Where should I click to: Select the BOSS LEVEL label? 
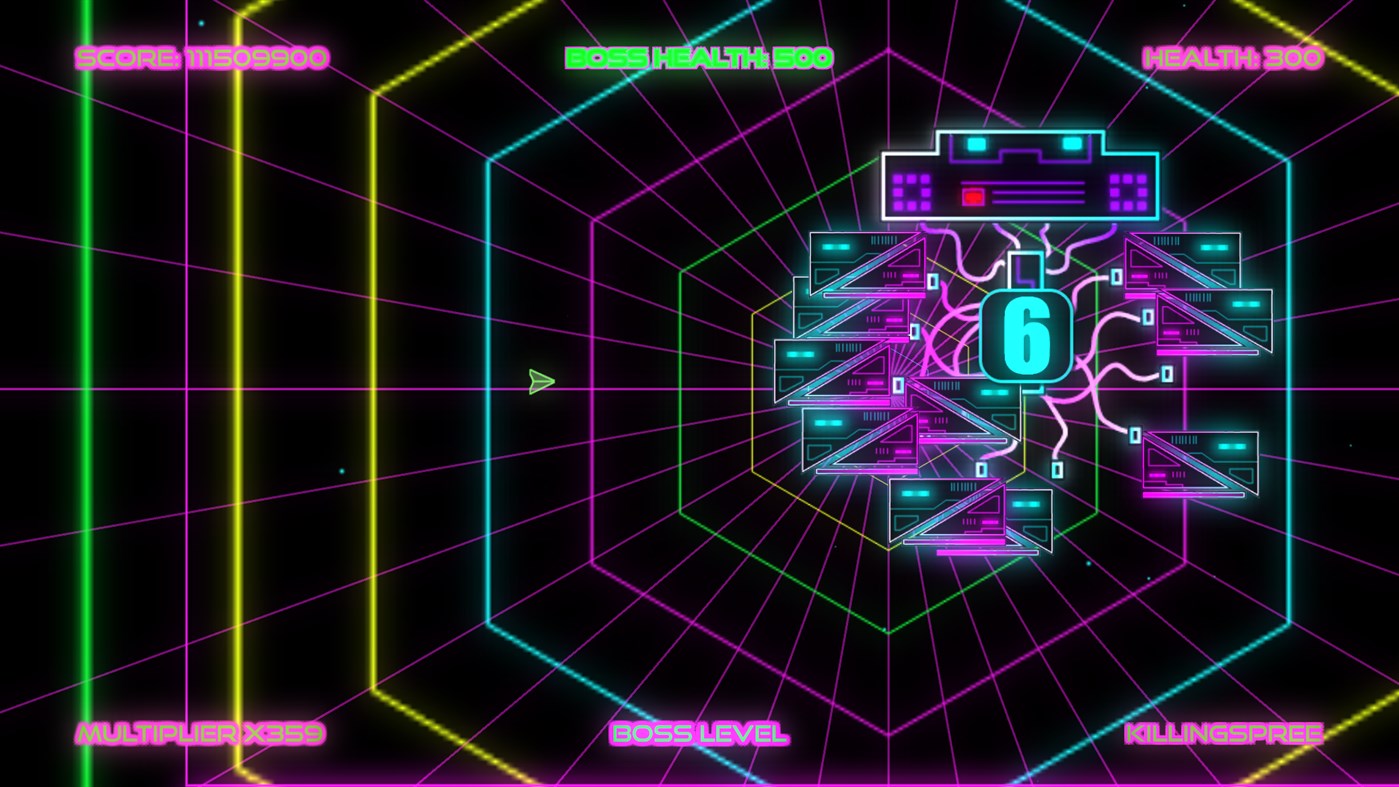point(698,733)
